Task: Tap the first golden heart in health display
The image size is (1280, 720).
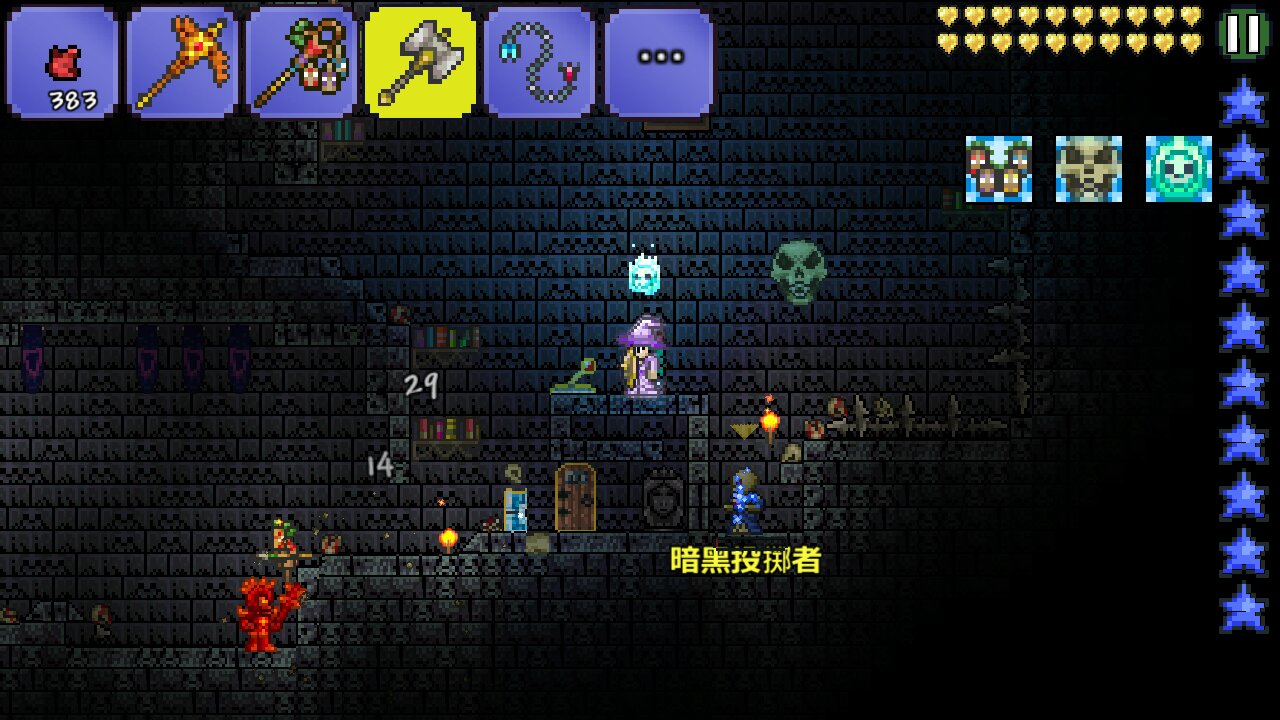Action: point(947,15)
